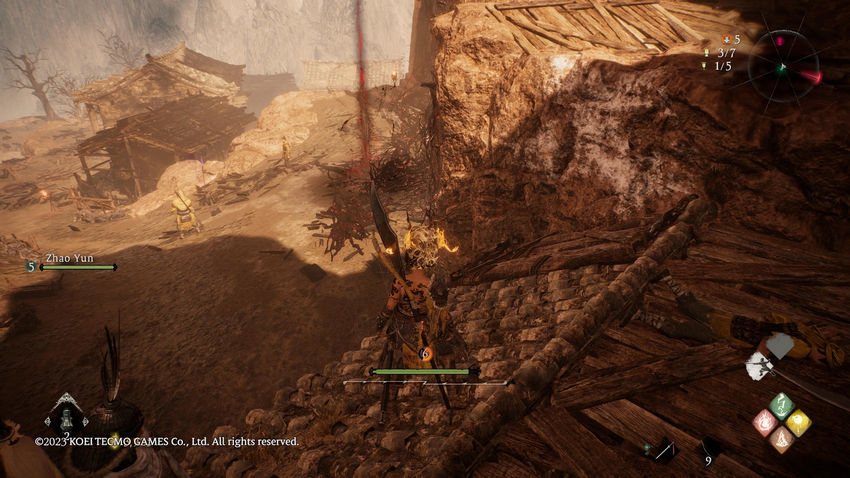
Task: Select the white martial arts stance icon
Action: tap(758, 368)
